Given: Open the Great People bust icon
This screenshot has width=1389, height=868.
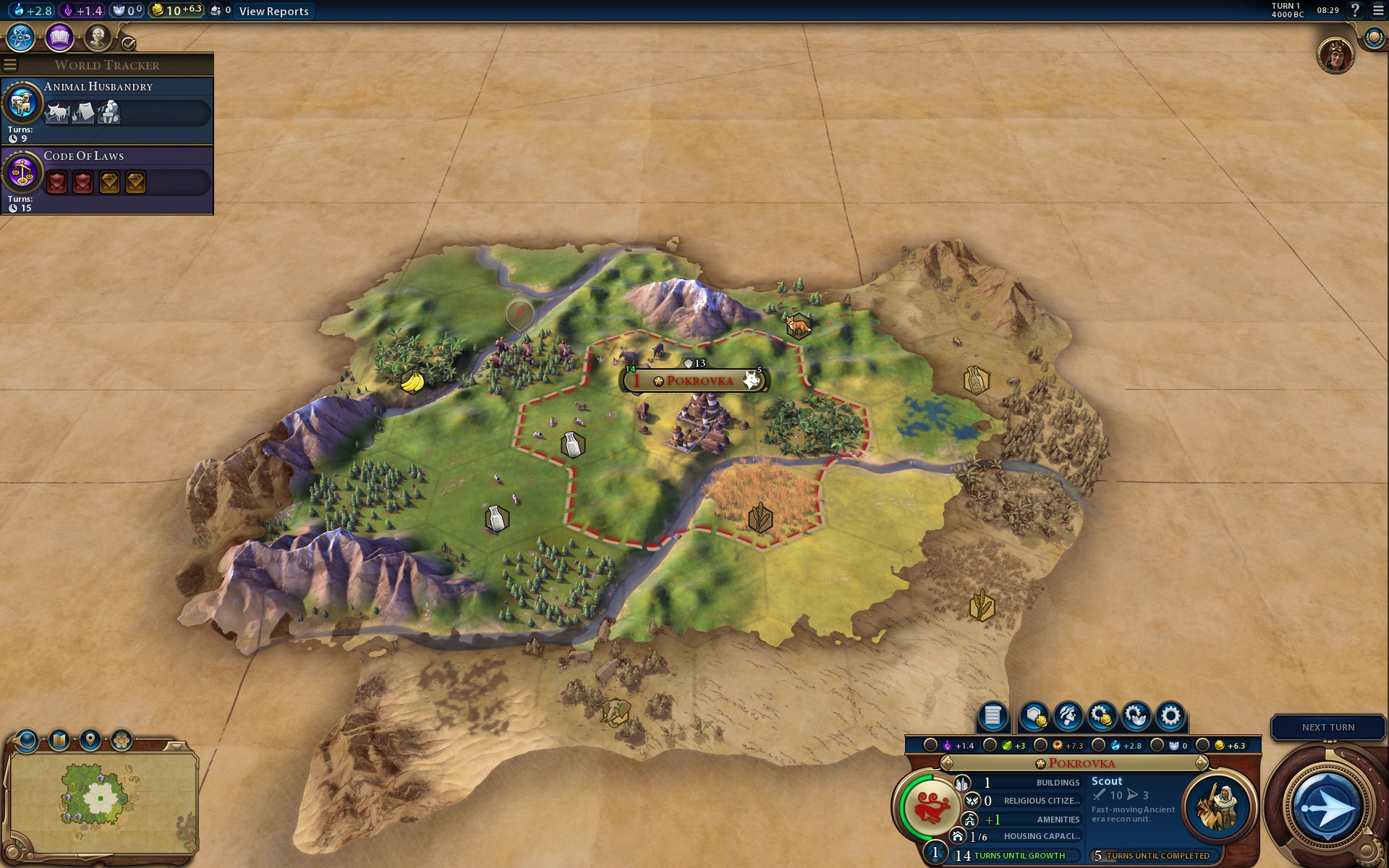Looking at the screenshot, I should (97, 38).
